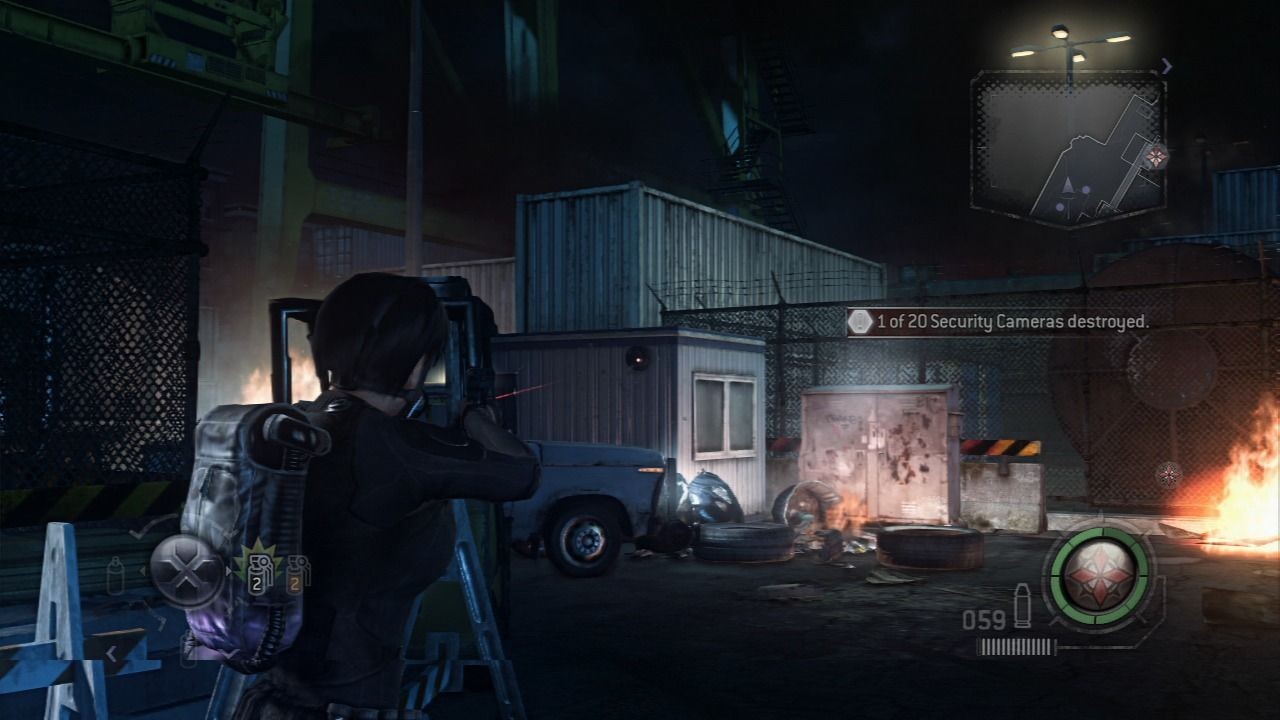Click the Umbrella waypoint marker near the fire
Viewport: 1280px width, 720px height.
1169,475
